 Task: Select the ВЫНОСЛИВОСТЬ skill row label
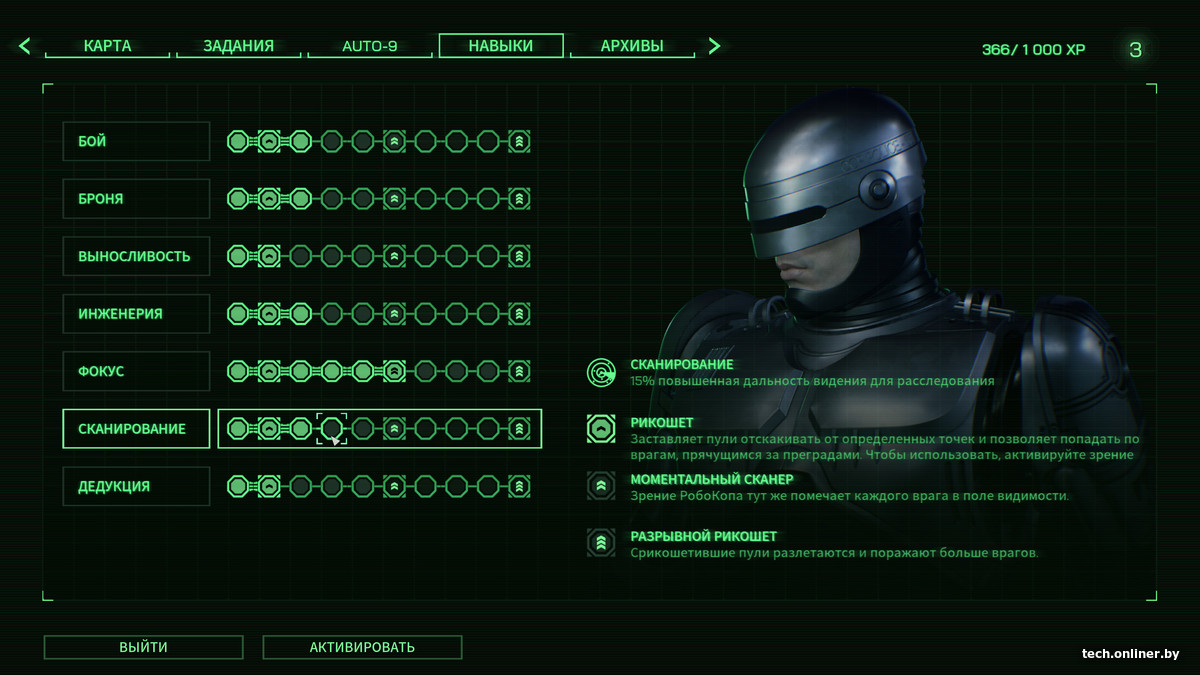(x=136, y=256)
